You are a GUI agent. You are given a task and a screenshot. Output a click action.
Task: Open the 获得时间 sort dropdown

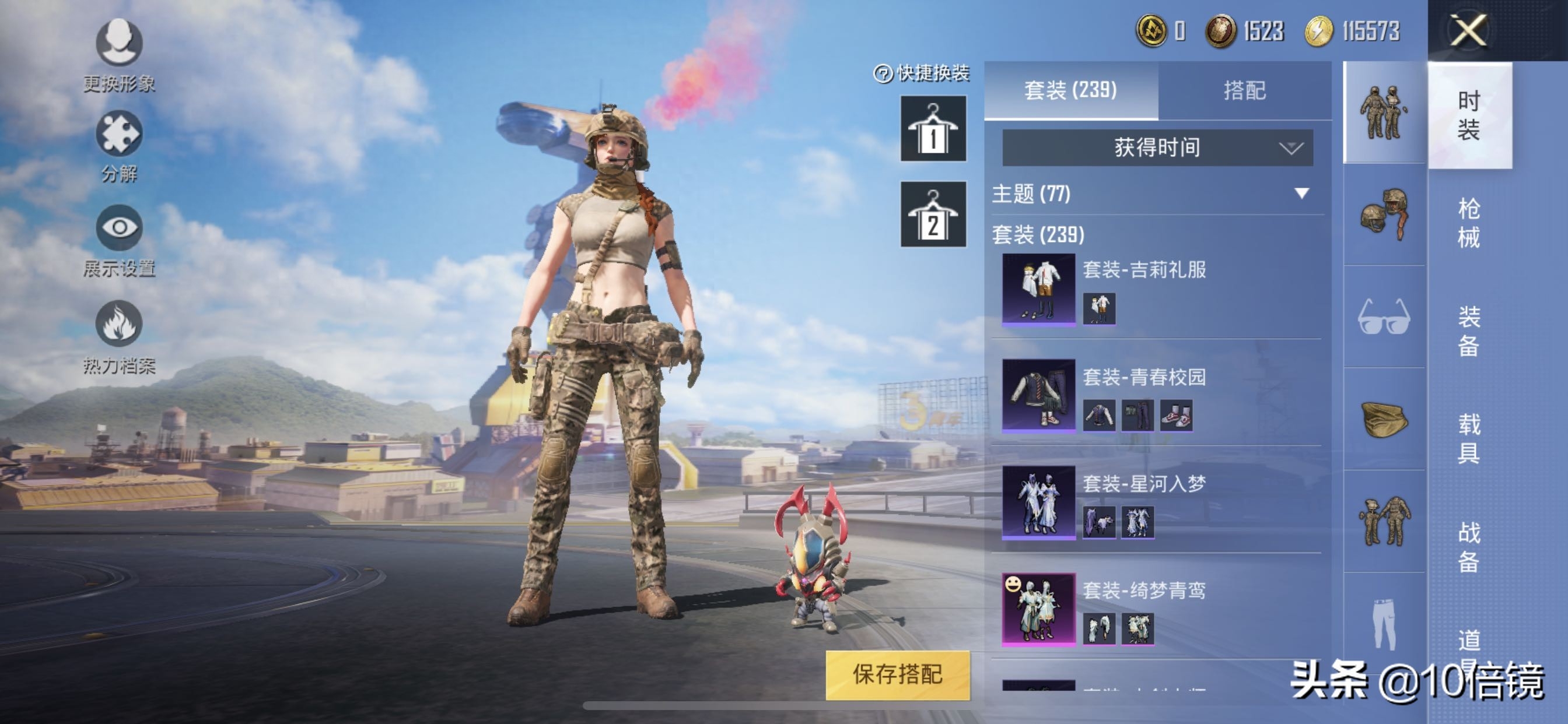pyautogui.click(x=1157, y=148)
